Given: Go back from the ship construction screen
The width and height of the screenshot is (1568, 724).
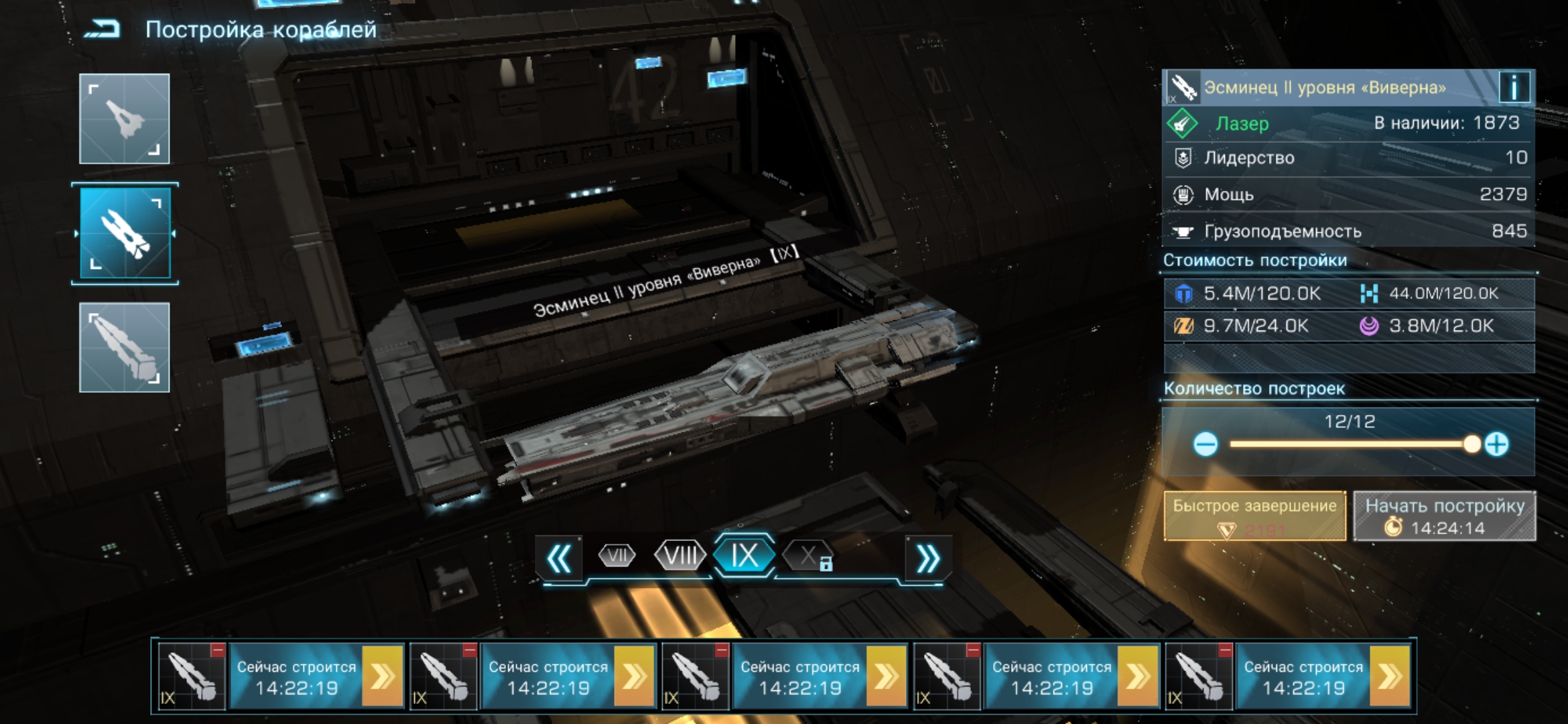Looking at the screenshot, I should click(103, 29).
